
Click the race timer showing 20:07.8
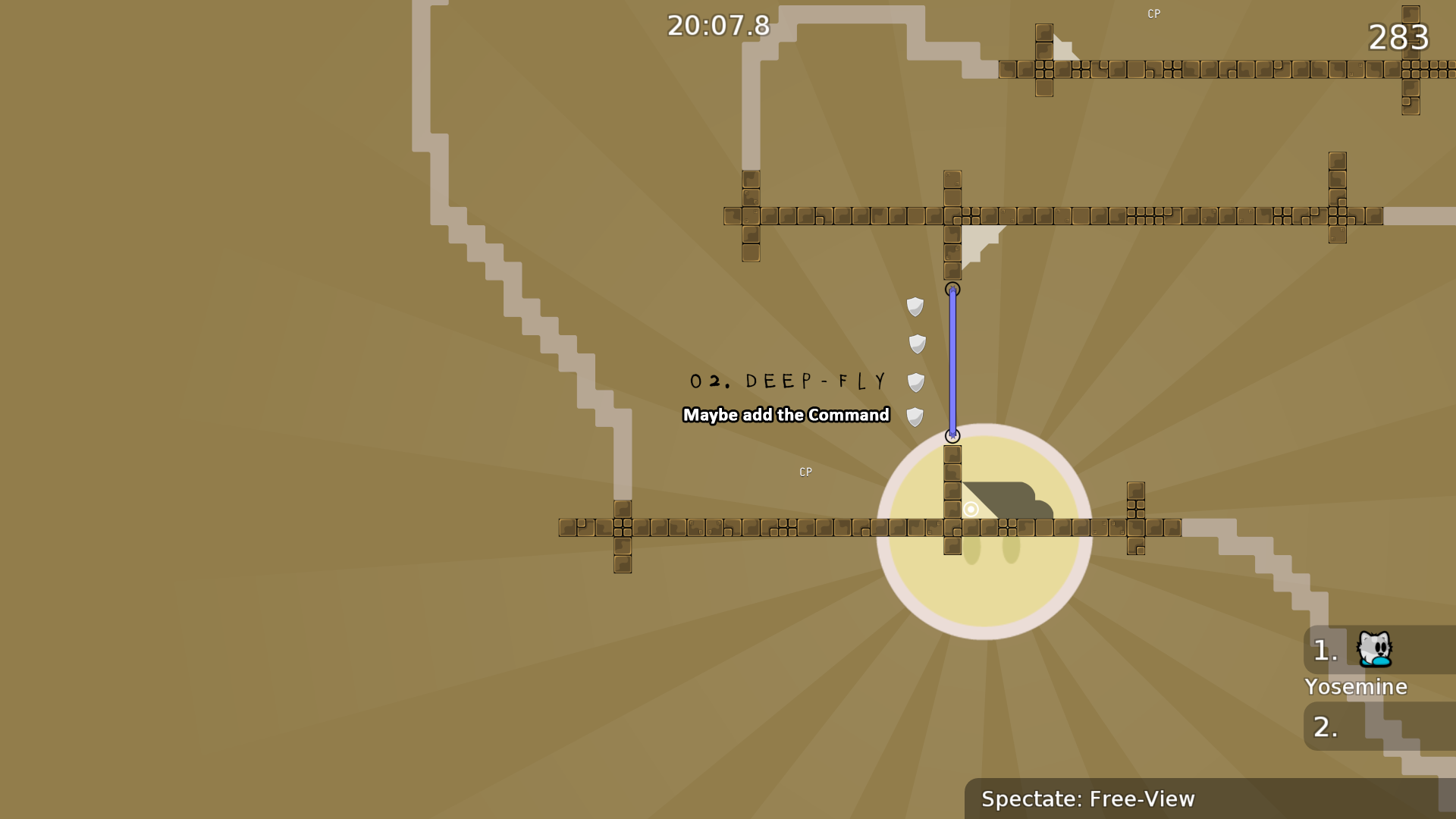pyautogui.click(x=717, y=25)
